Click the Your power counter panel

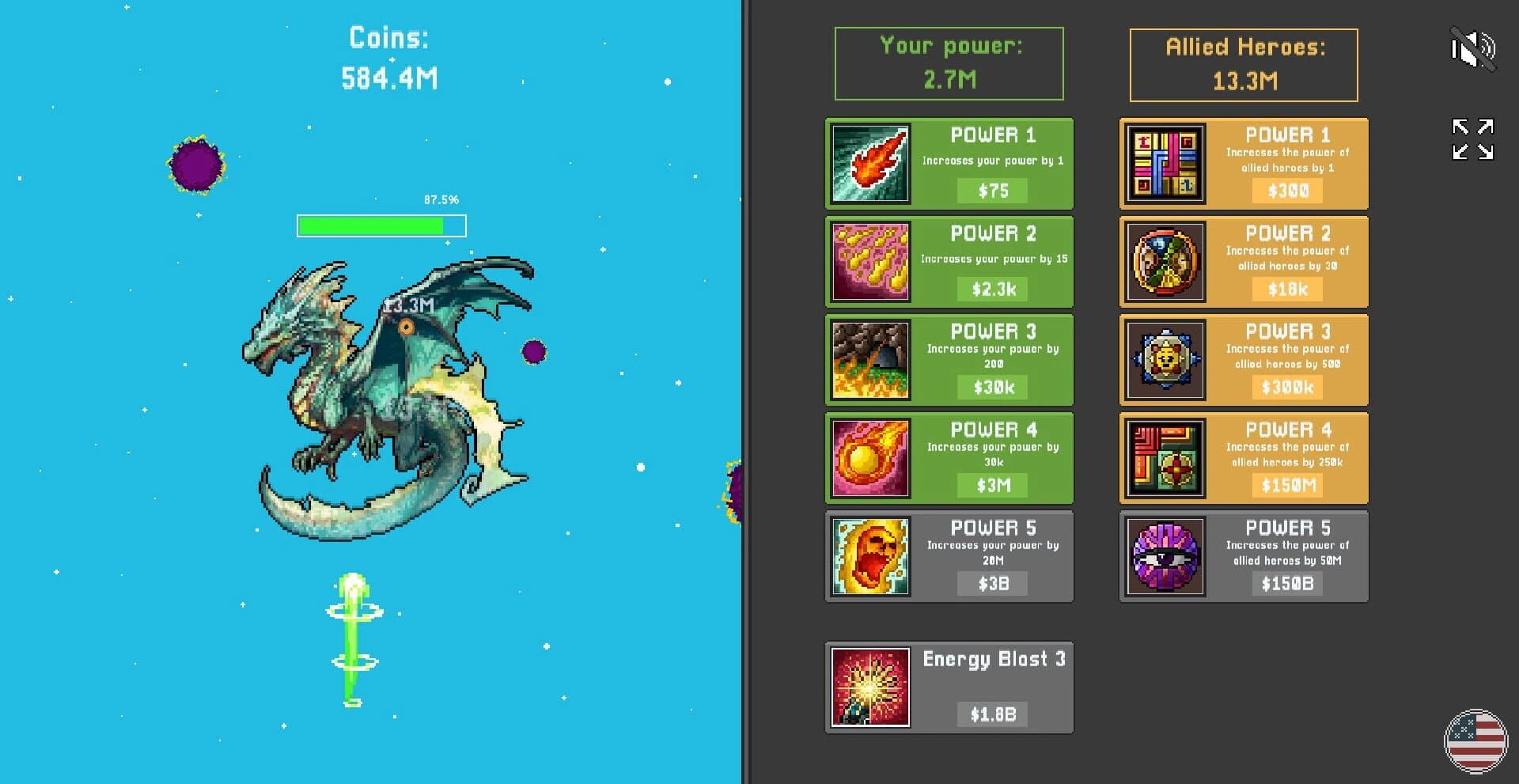click(949, 63)
